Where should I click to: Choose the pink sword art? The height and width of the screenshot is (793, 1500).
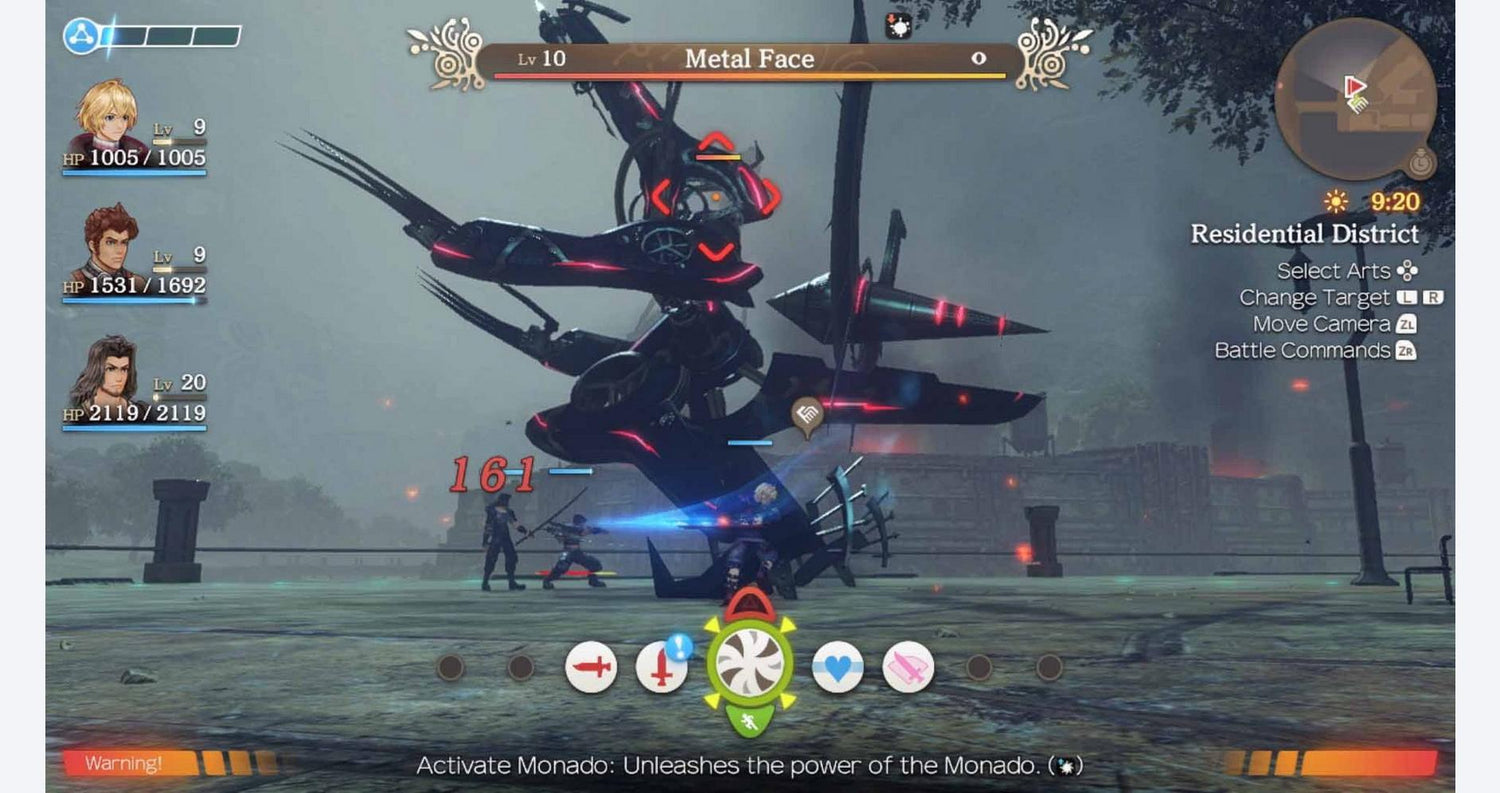click(908, 667)
